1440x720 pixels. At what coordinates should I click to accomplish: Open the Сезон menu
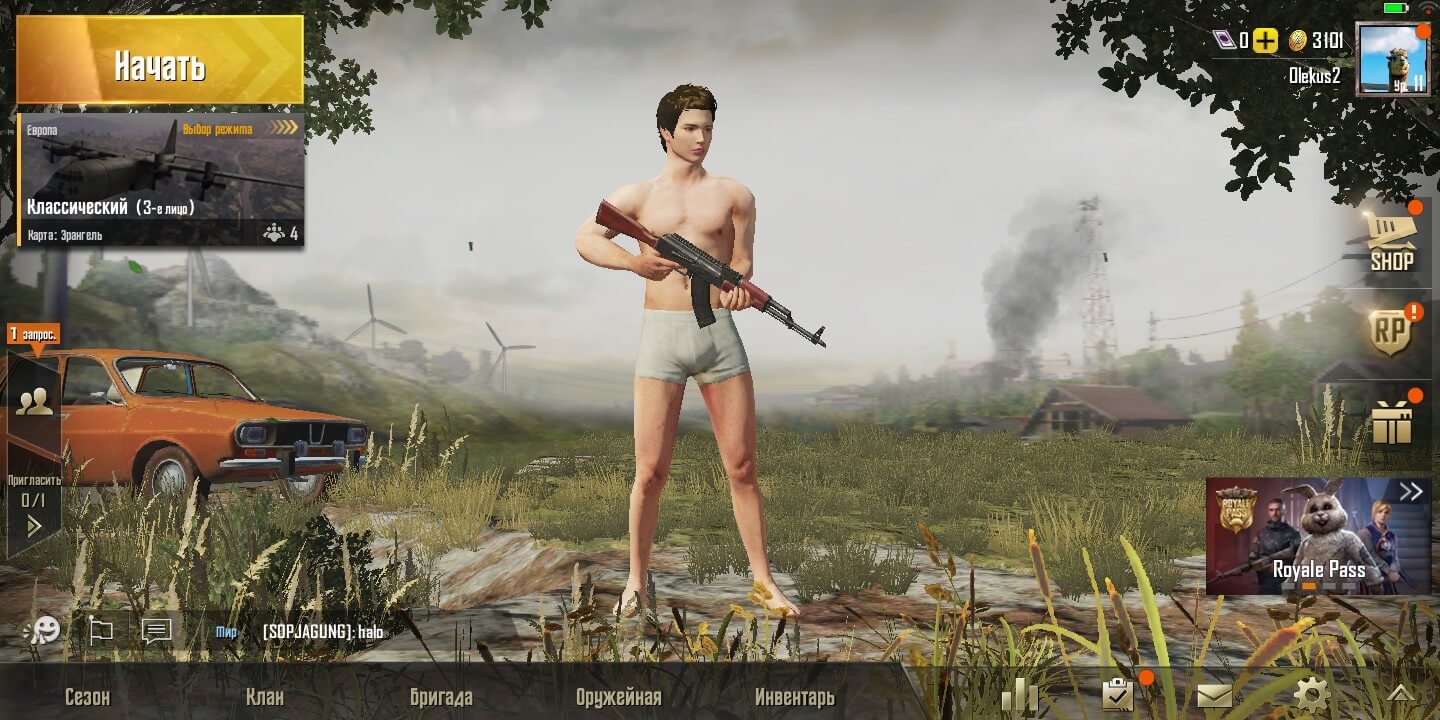point(87,697)
